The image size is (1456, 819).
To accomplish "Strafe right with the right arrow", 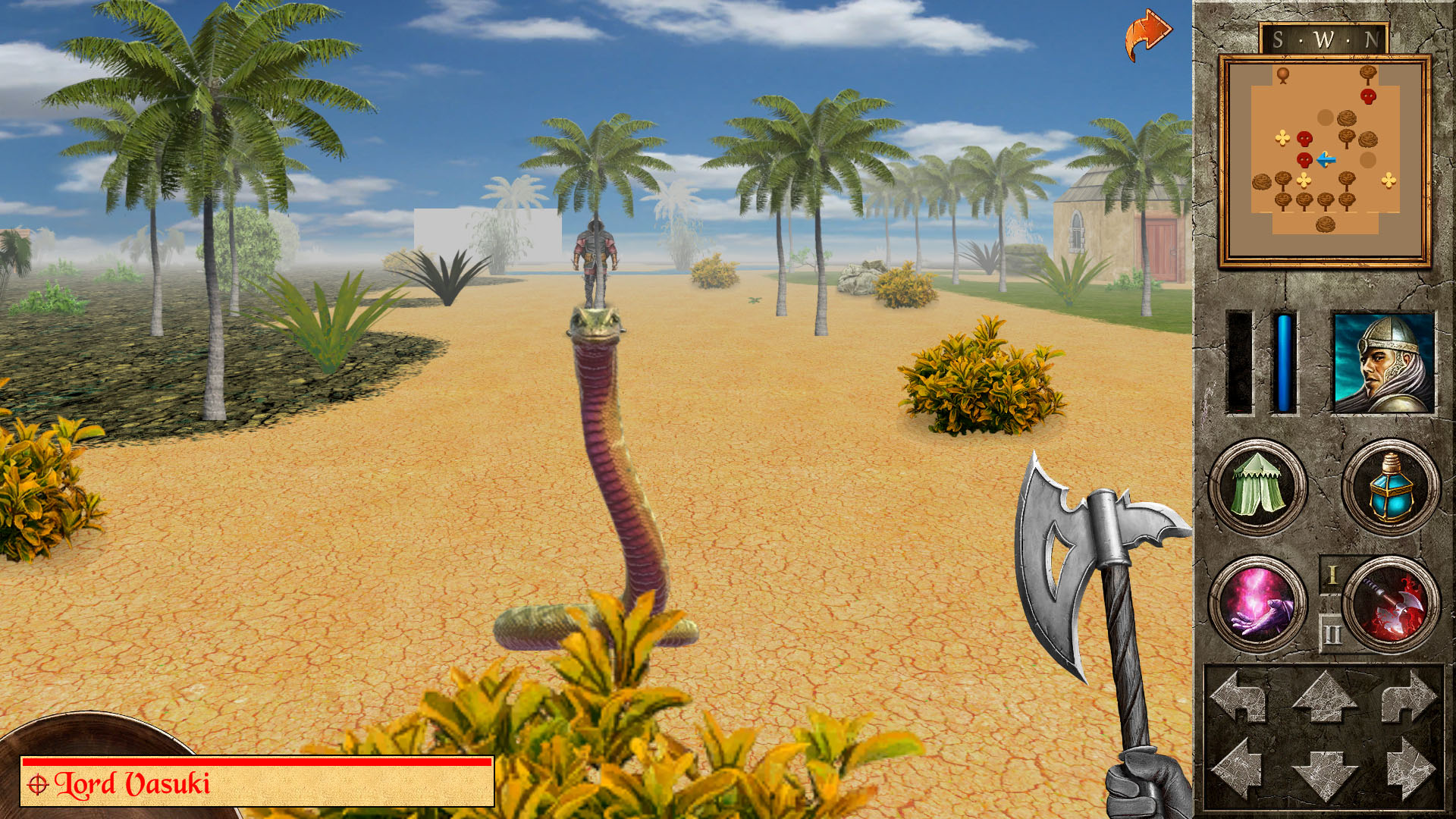I will [1410, 767].
